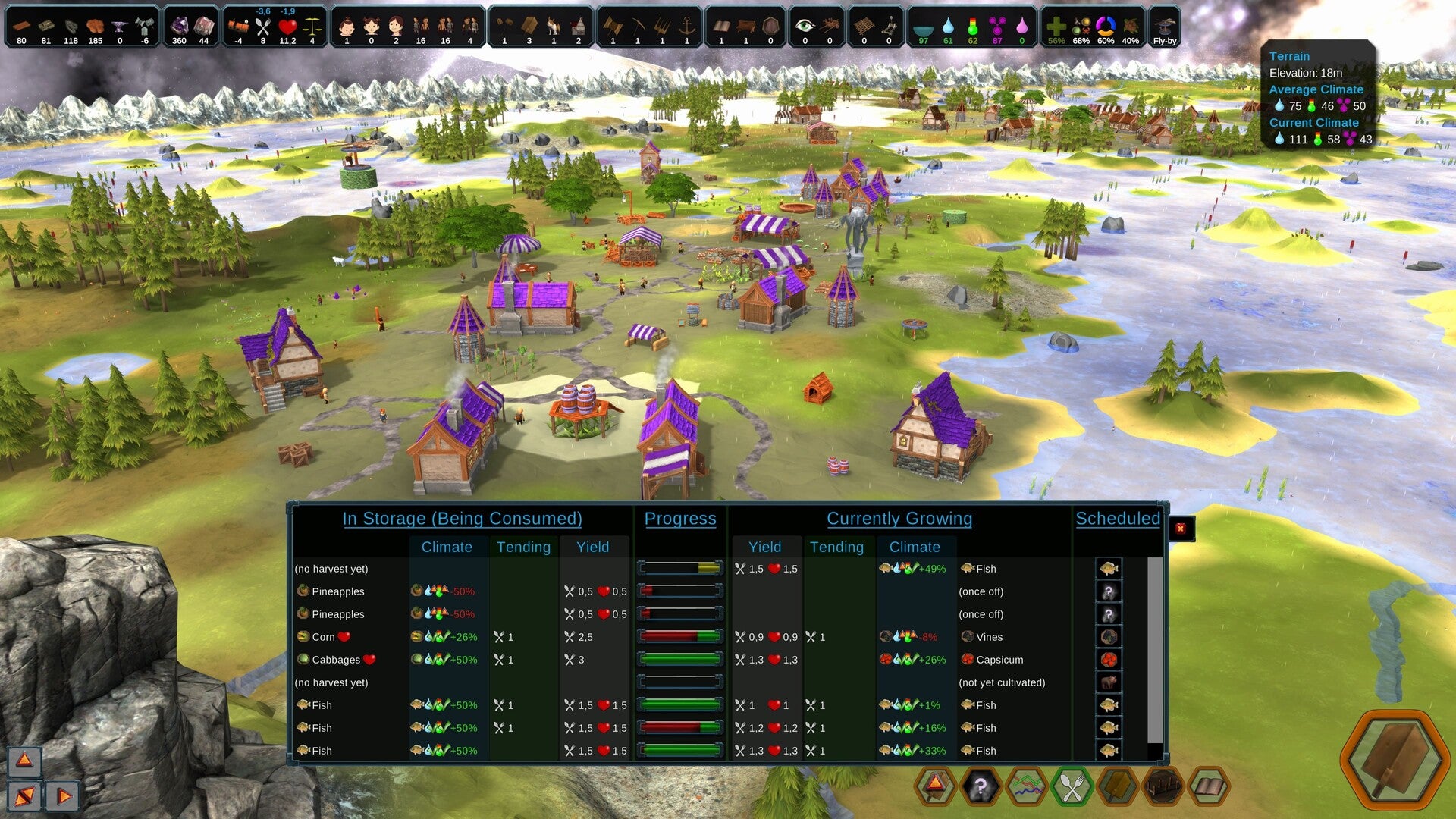
Task: Click the scheduled capsicum crop slot
Action: [1109, 660]
